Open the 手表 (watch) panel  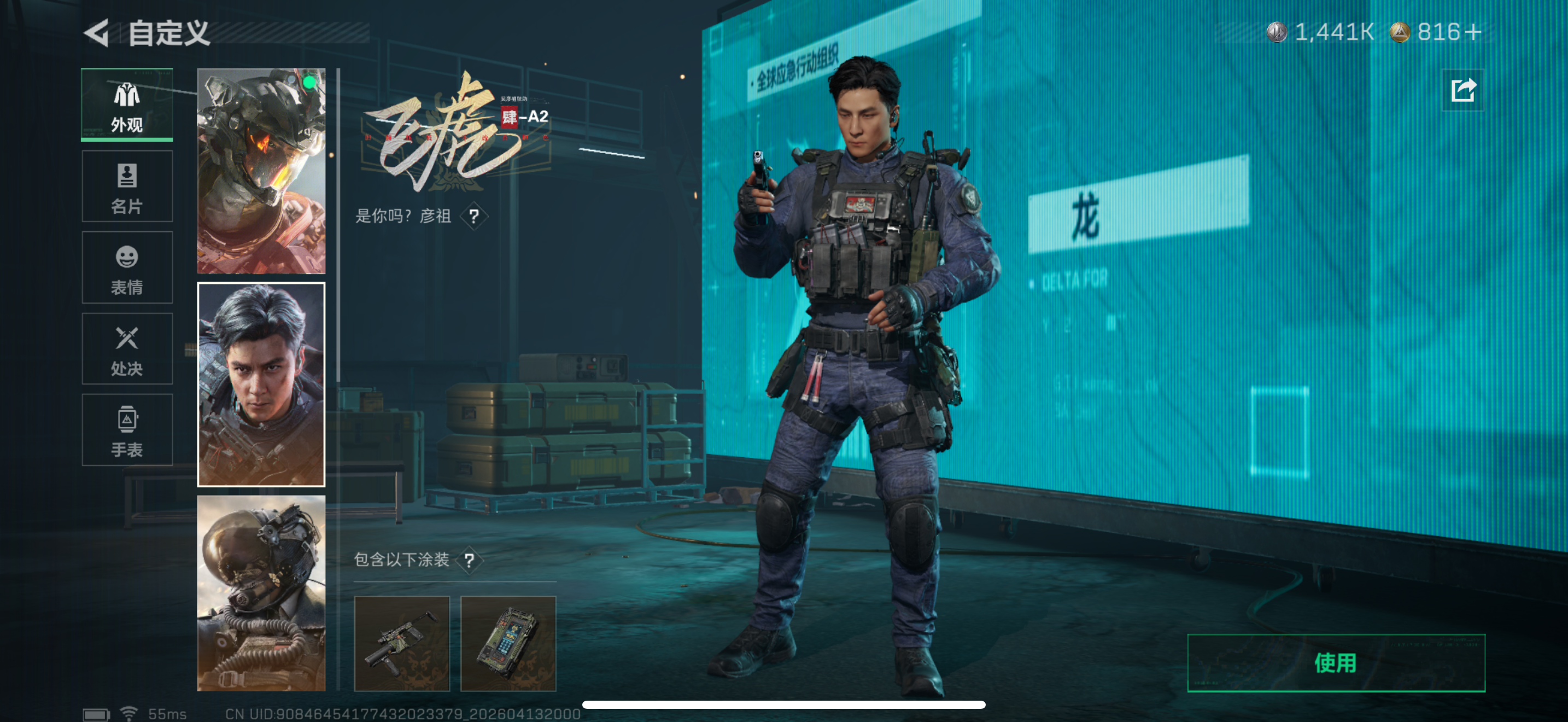(x=127, y=430)
